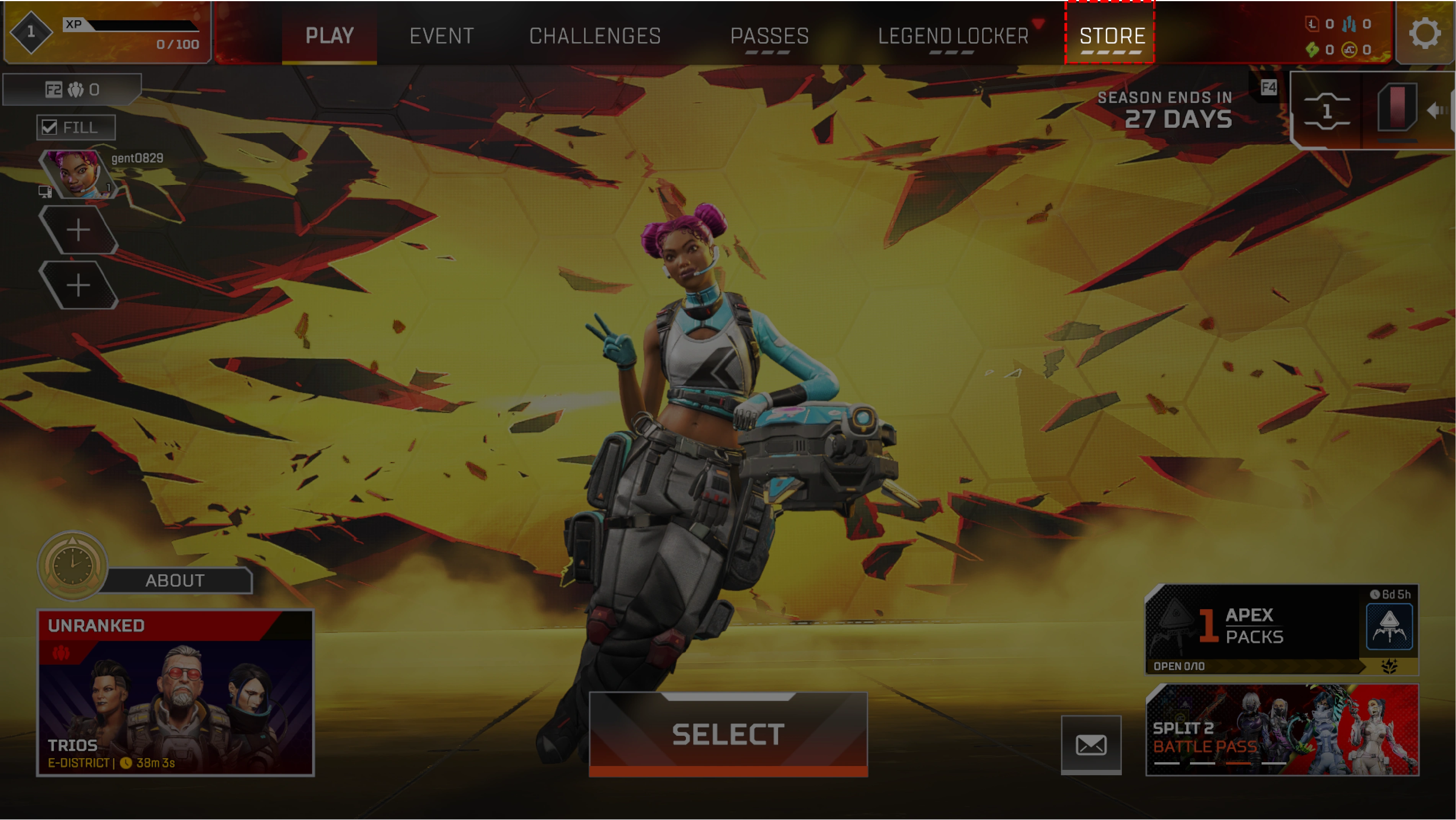
Task: Open the season level 1 badge panel
Action: pyautogui.click(x=1327, y=111)
